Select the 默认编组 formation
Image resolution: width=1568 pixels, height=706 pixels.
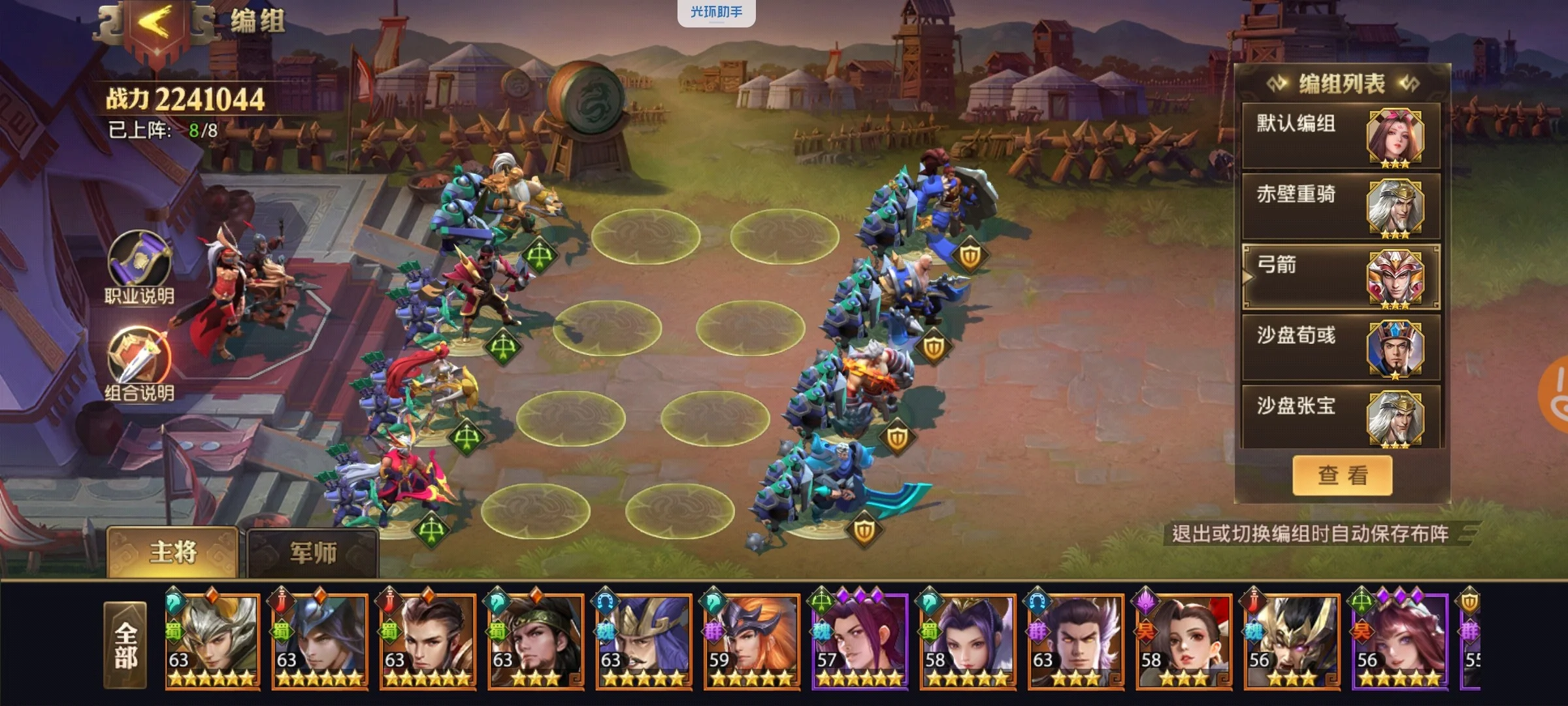pos(1339,136)
